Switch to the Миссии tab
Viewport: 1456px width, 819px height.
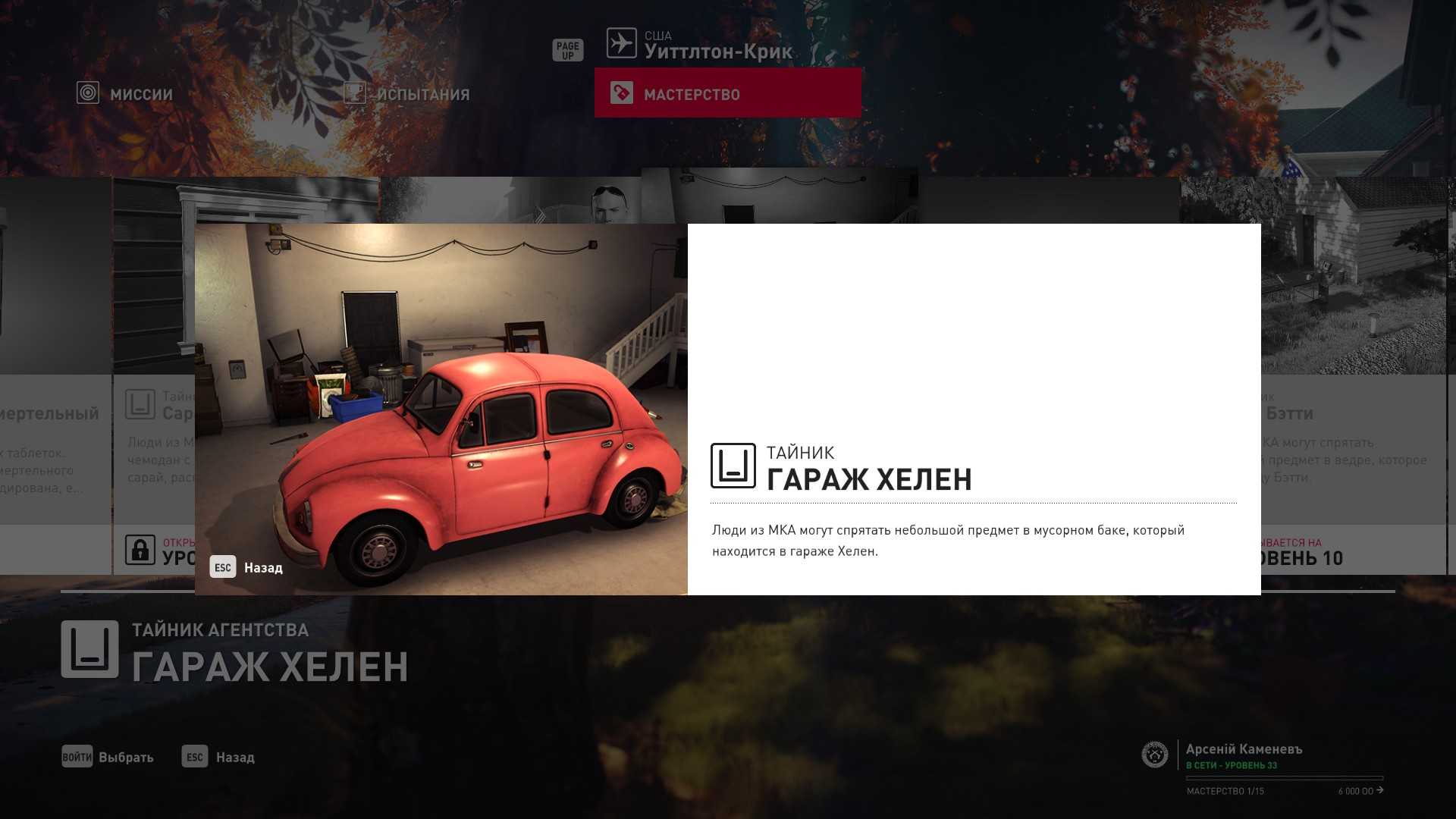(126, 94)
